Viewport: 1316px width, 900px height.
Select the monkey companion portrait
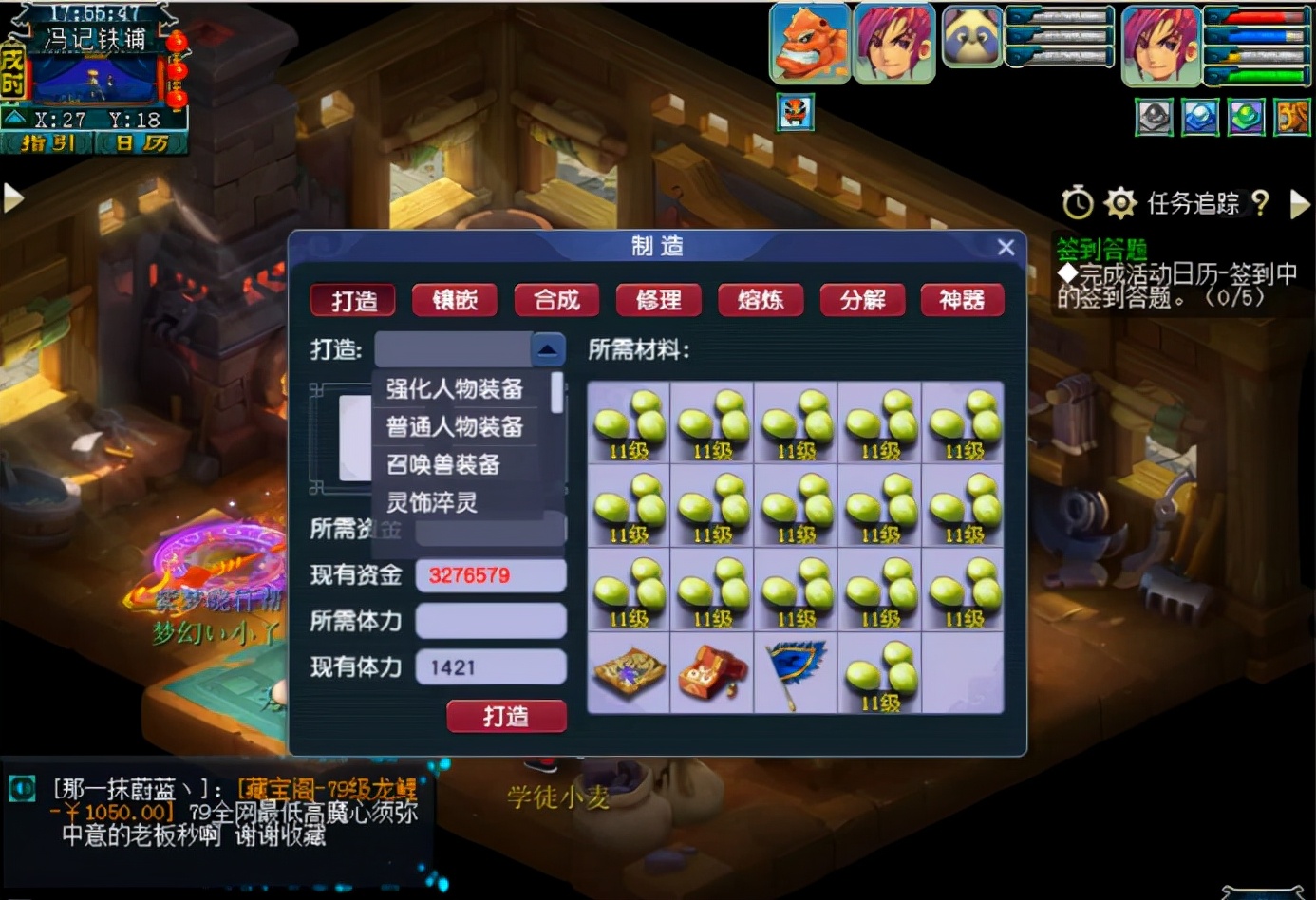pyautogui.click(x=808, y=42)
